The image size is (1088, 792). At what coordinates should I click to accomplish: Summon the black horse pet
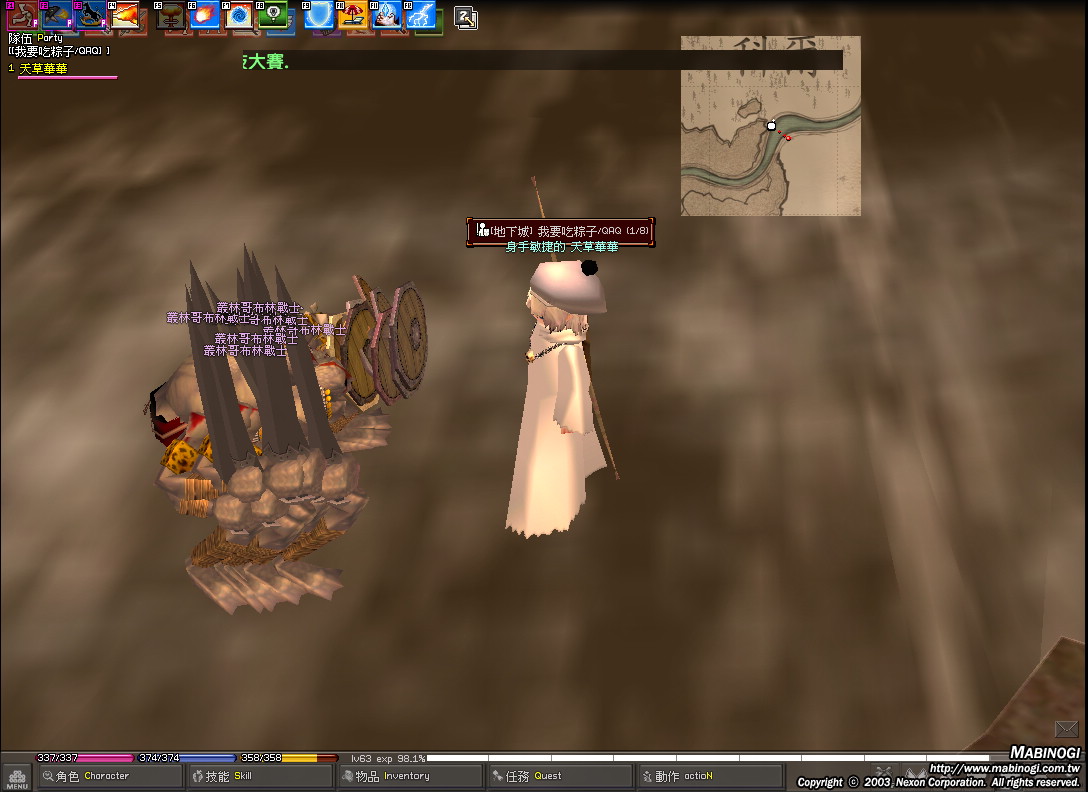[x=89, y=14]
